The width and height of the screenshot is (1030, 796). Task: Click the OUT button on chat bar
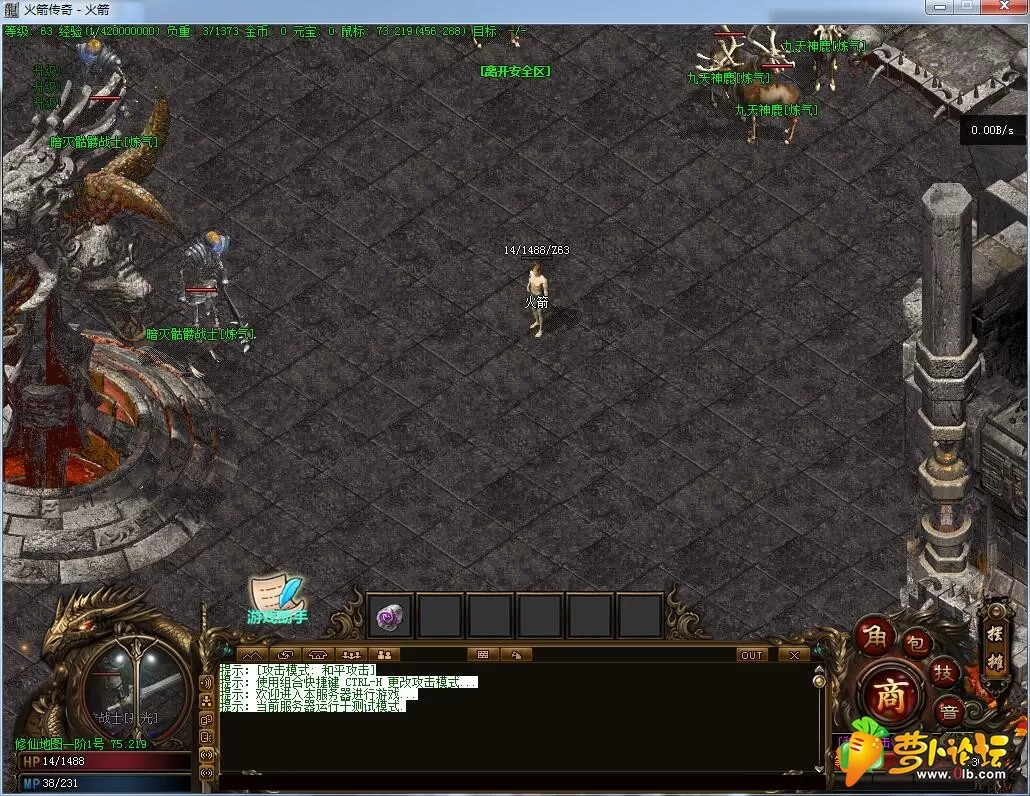point(751,655)
